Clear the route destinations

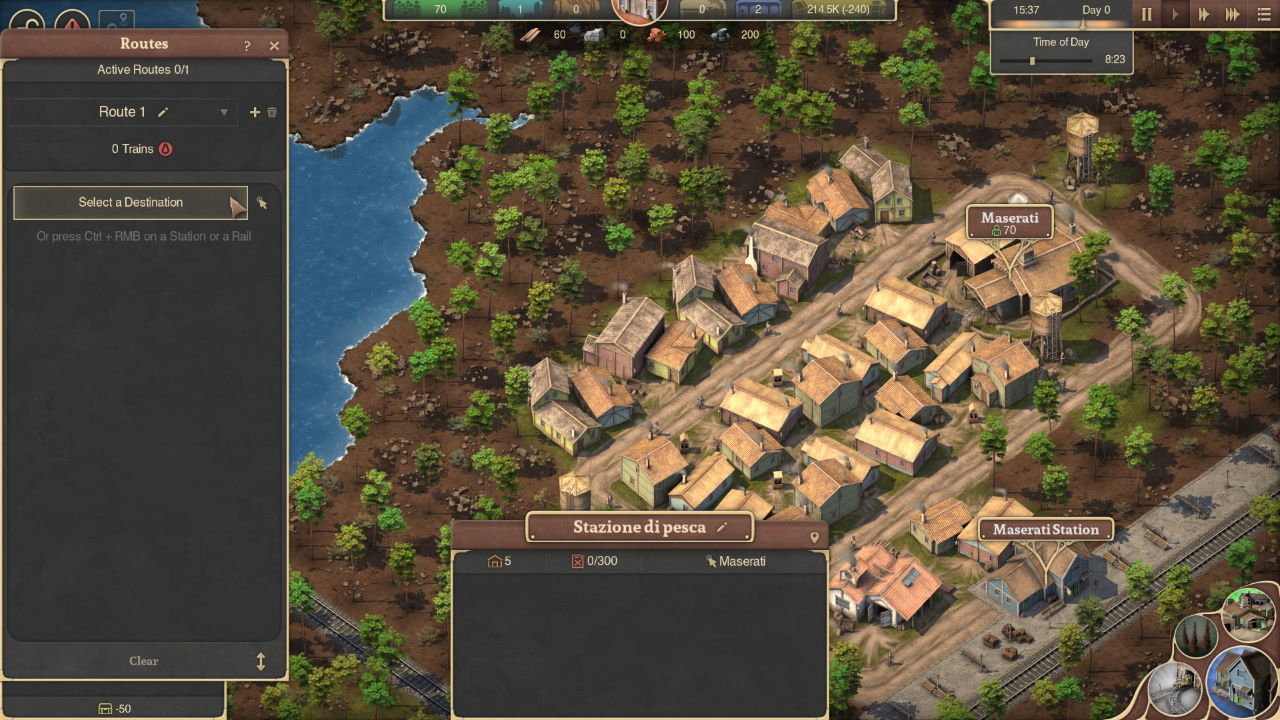(x=144, y=661)
